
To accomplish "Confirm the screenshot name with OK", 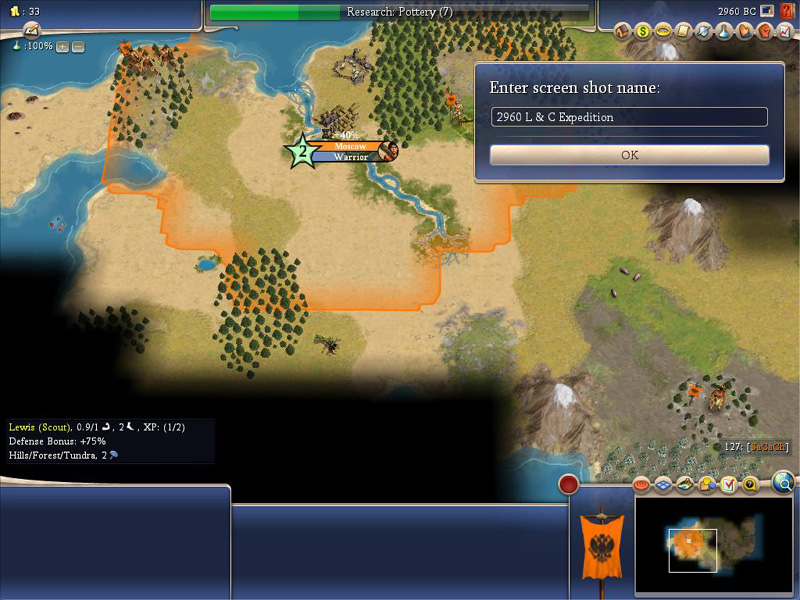I will click(629, 155).
